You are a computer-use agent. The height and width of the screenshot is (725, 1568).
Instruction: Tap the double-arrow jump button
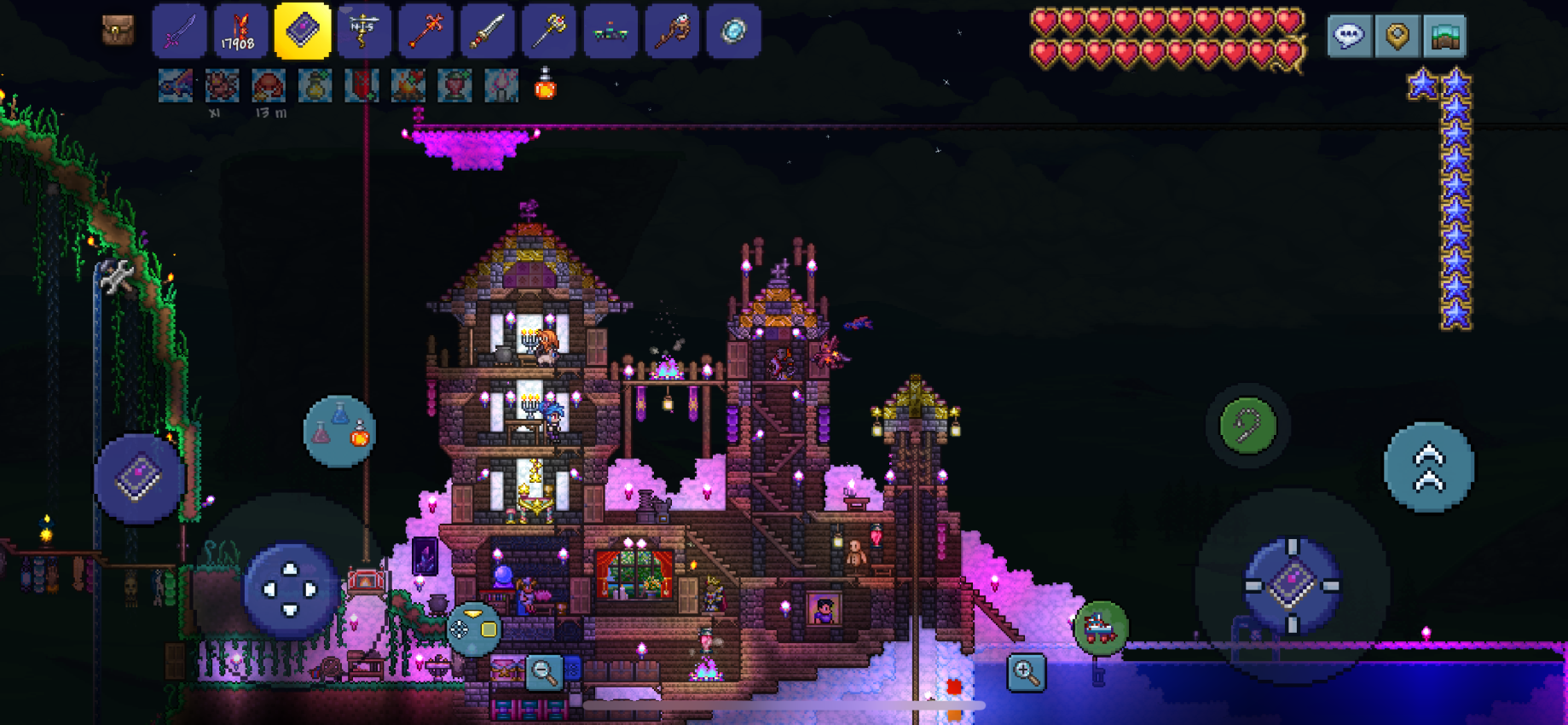click(x=1429, y=467)
